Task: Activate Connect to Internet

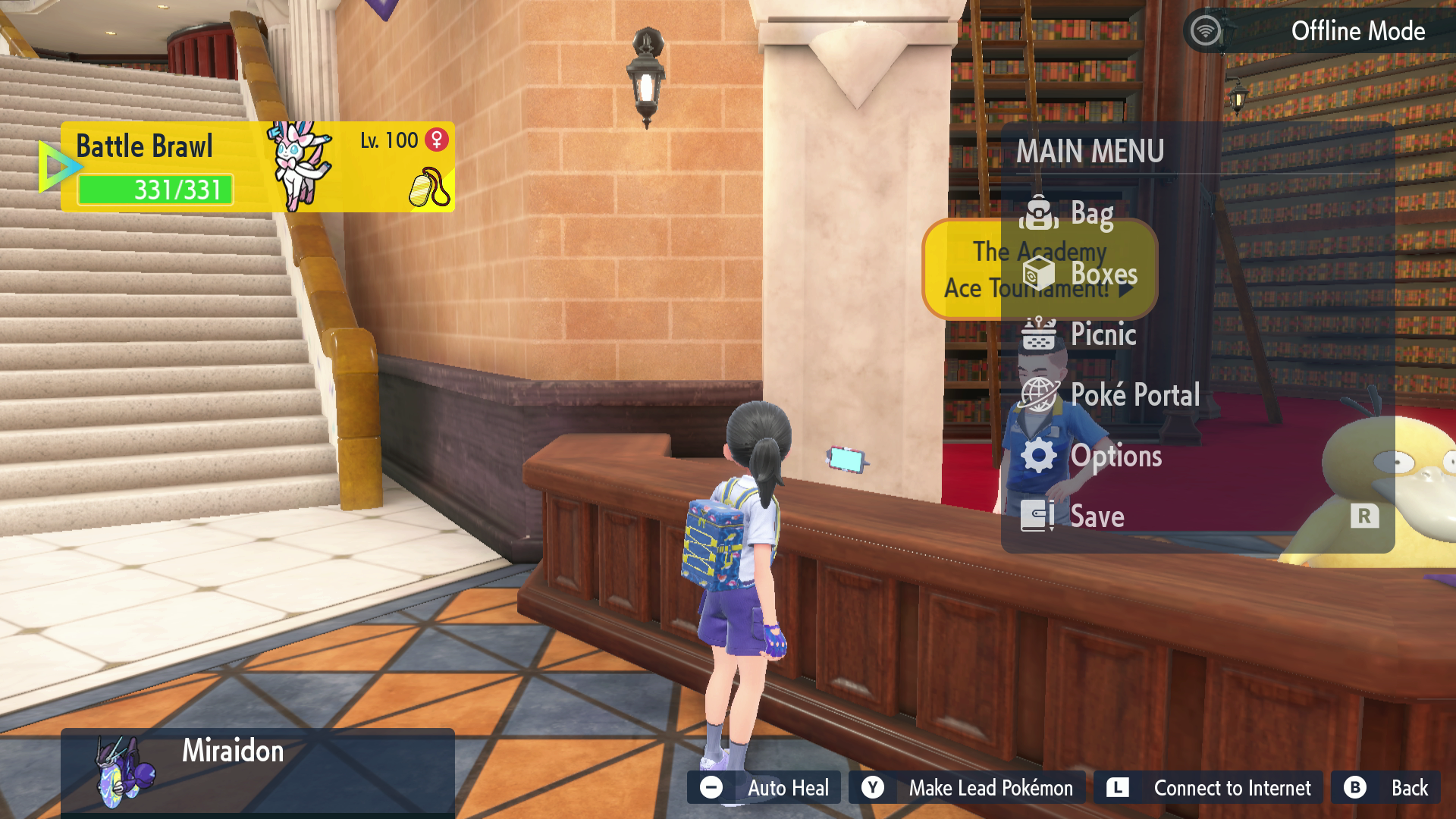Action: 1209,788
